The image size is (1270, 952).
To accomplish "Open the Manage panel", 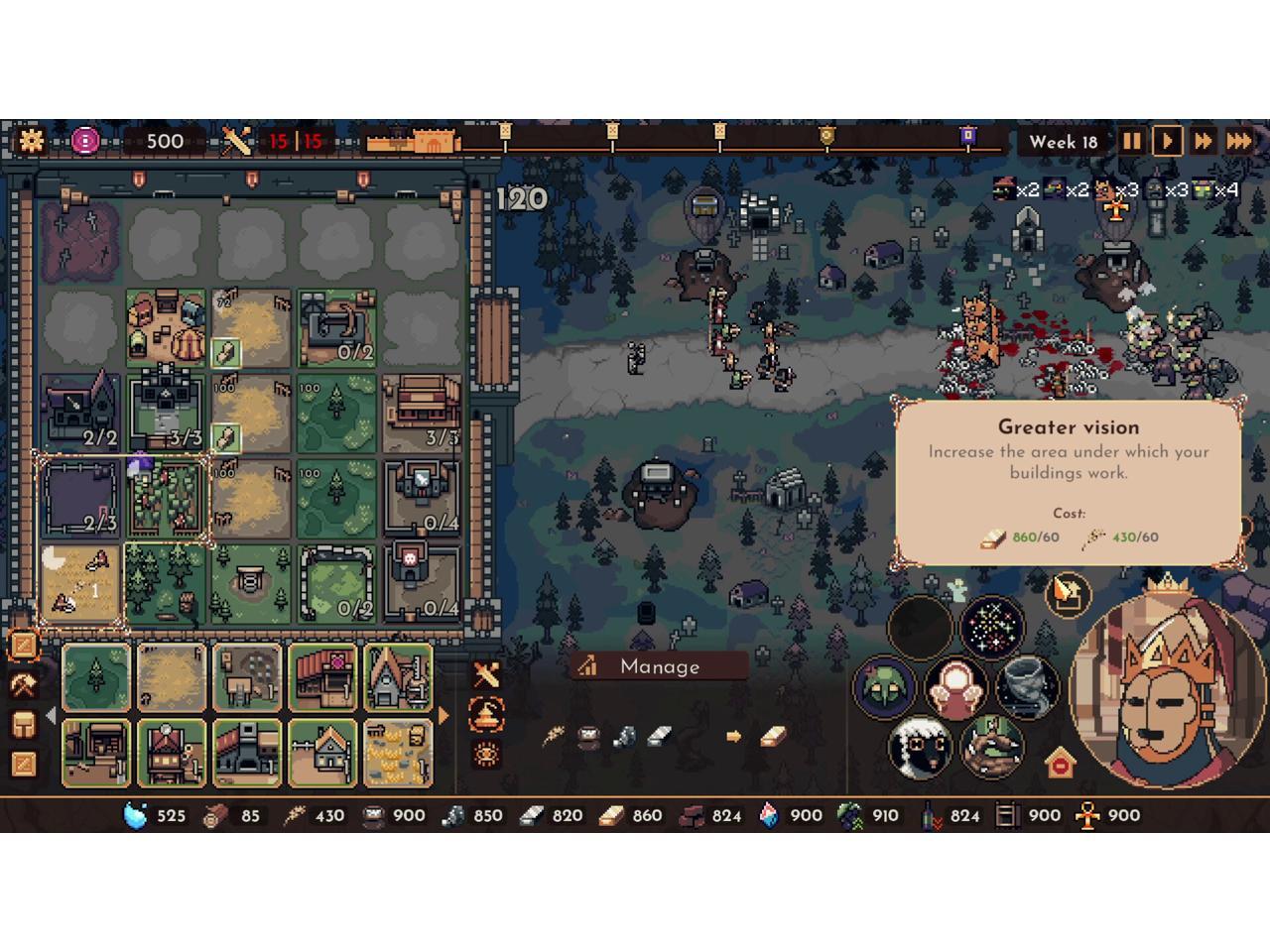I will pos(659,666).
